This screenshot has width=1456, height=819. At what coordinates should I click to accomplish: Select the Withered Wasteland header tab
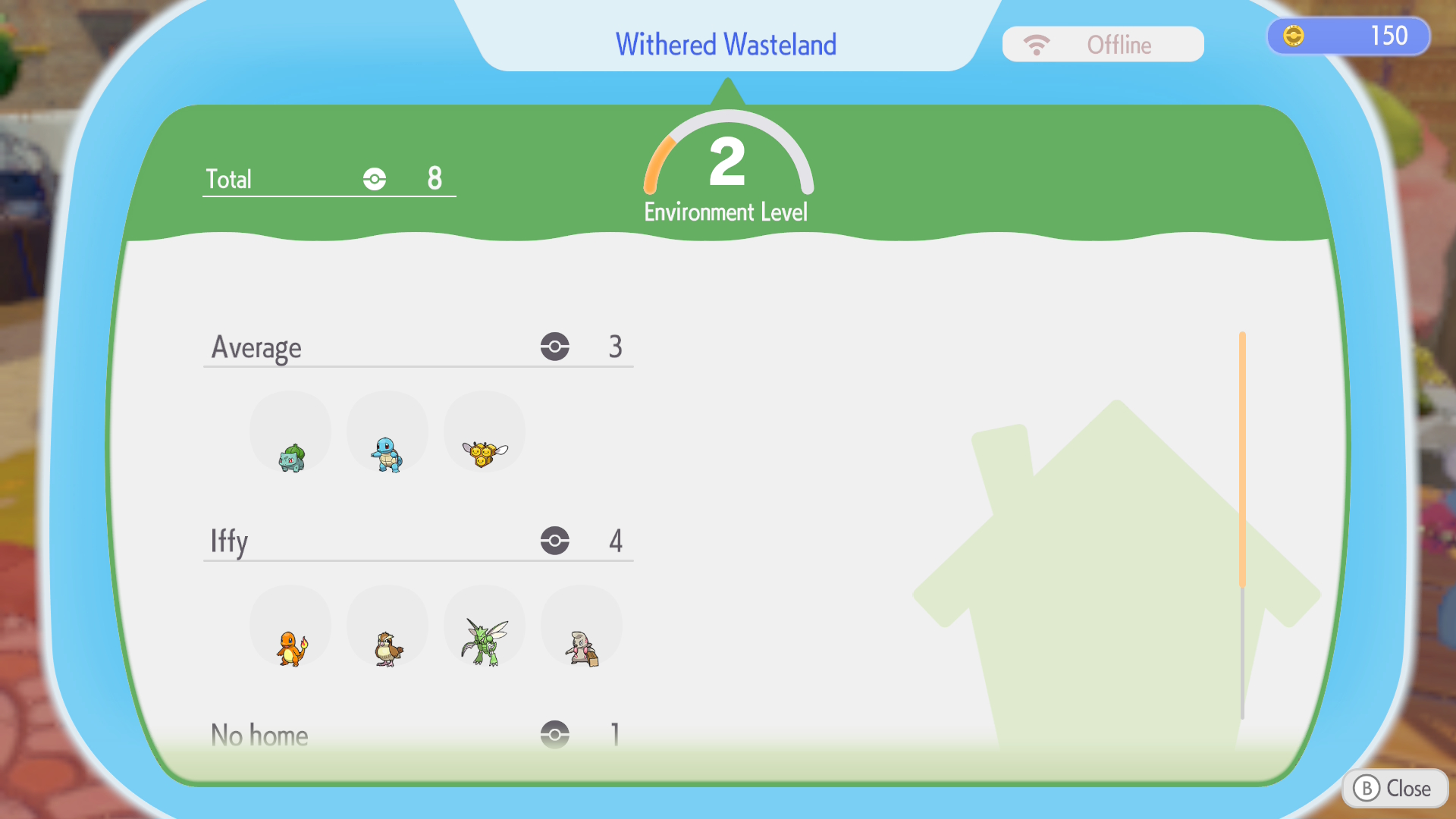click(726, 43)
